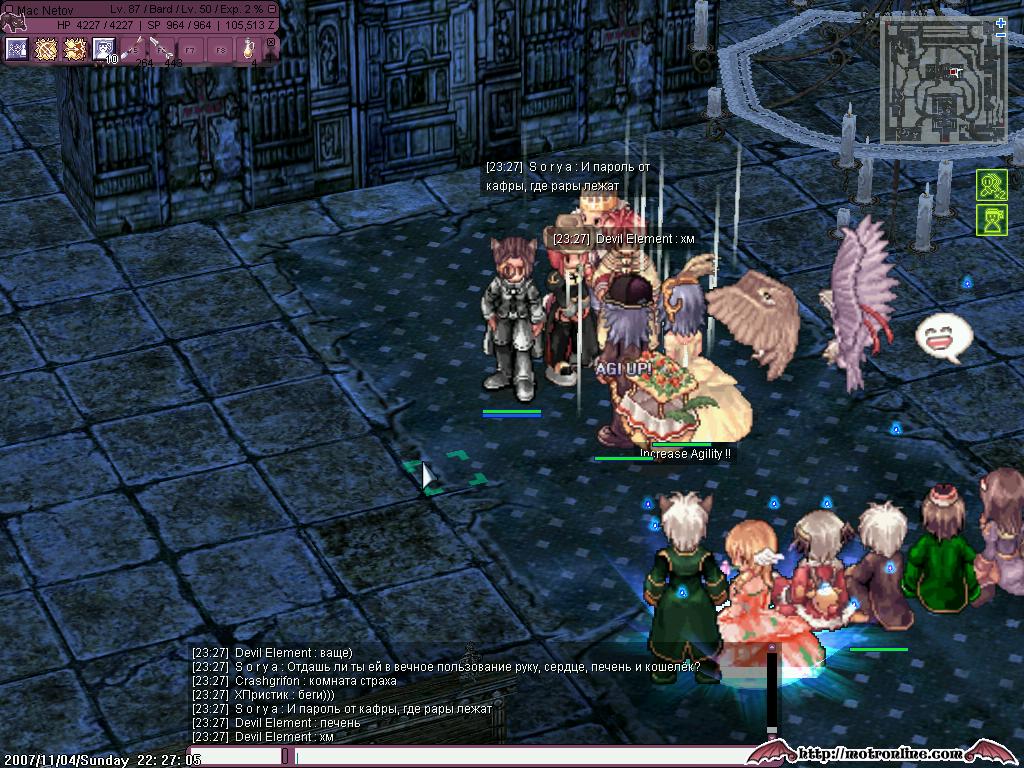
Task: Click the green x2 buff status icon
Action: click(991, 185)
